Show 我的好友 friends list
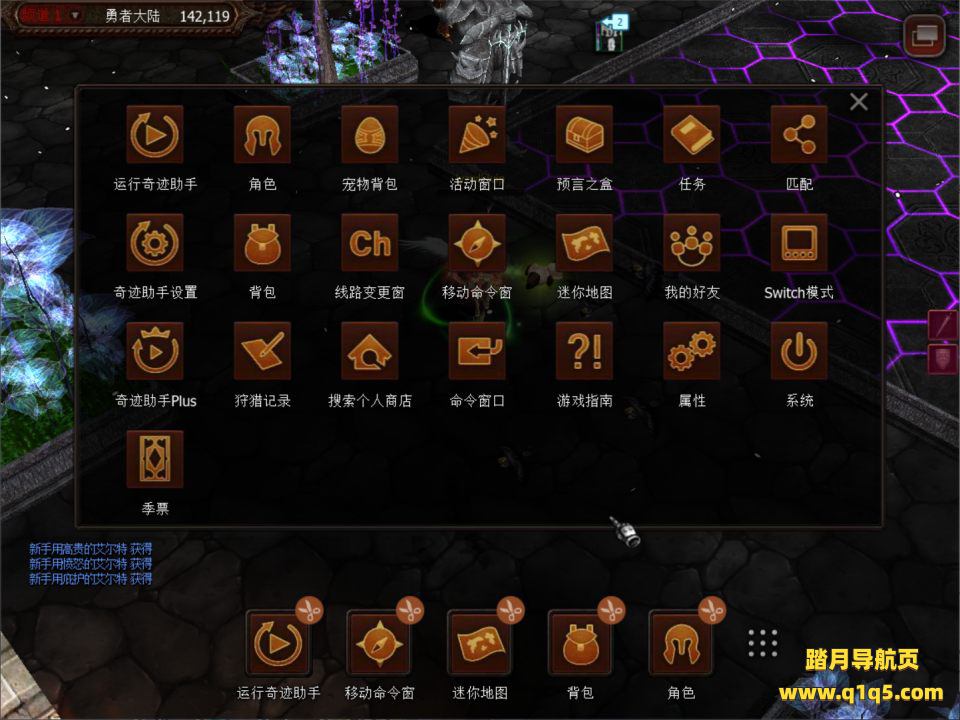The width and height of the screenshot is (960, 720). coord(691,243)
